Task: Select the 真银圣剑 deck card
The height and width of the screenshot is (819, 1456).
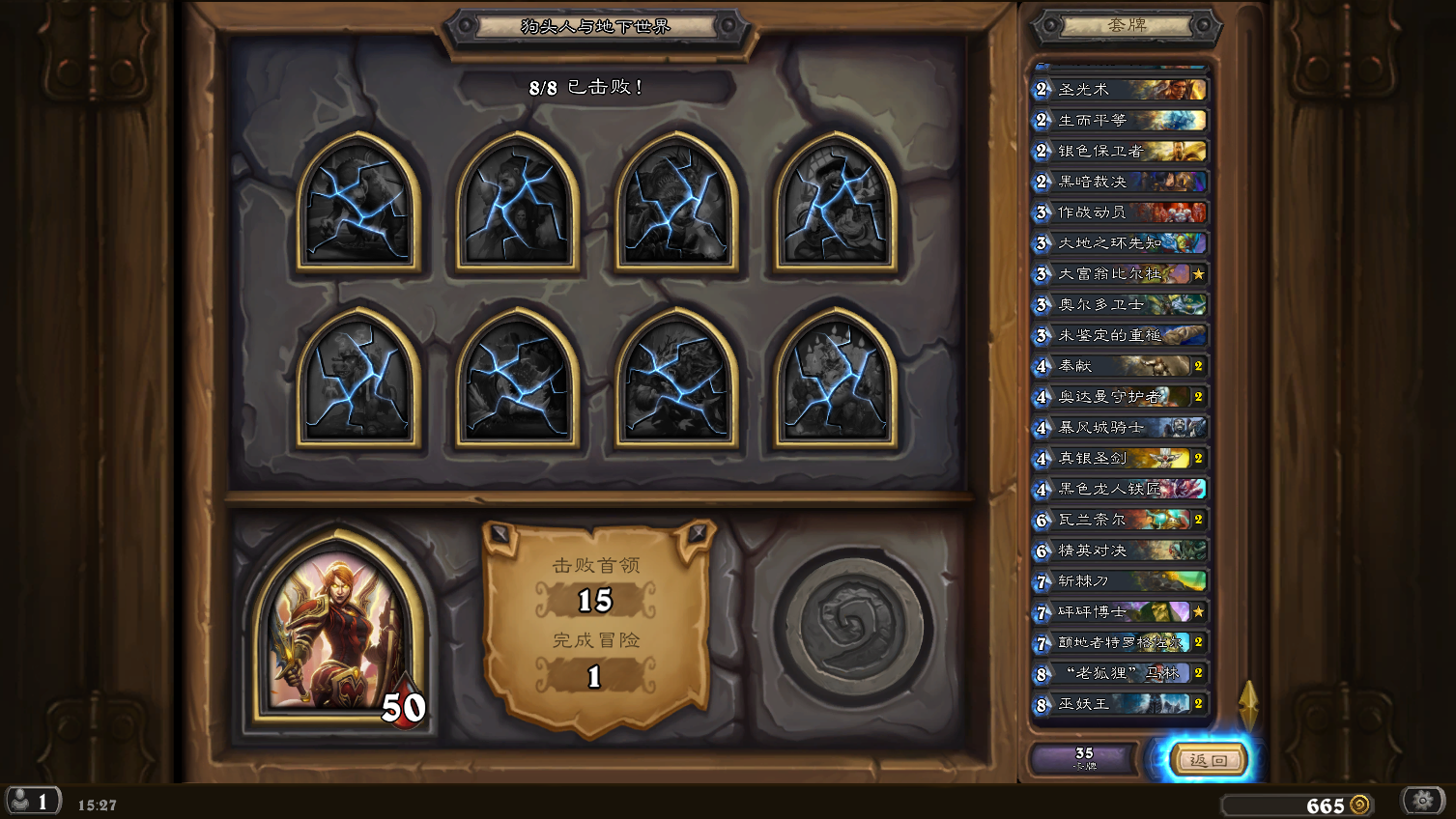Action: (x=1121, y=459)
